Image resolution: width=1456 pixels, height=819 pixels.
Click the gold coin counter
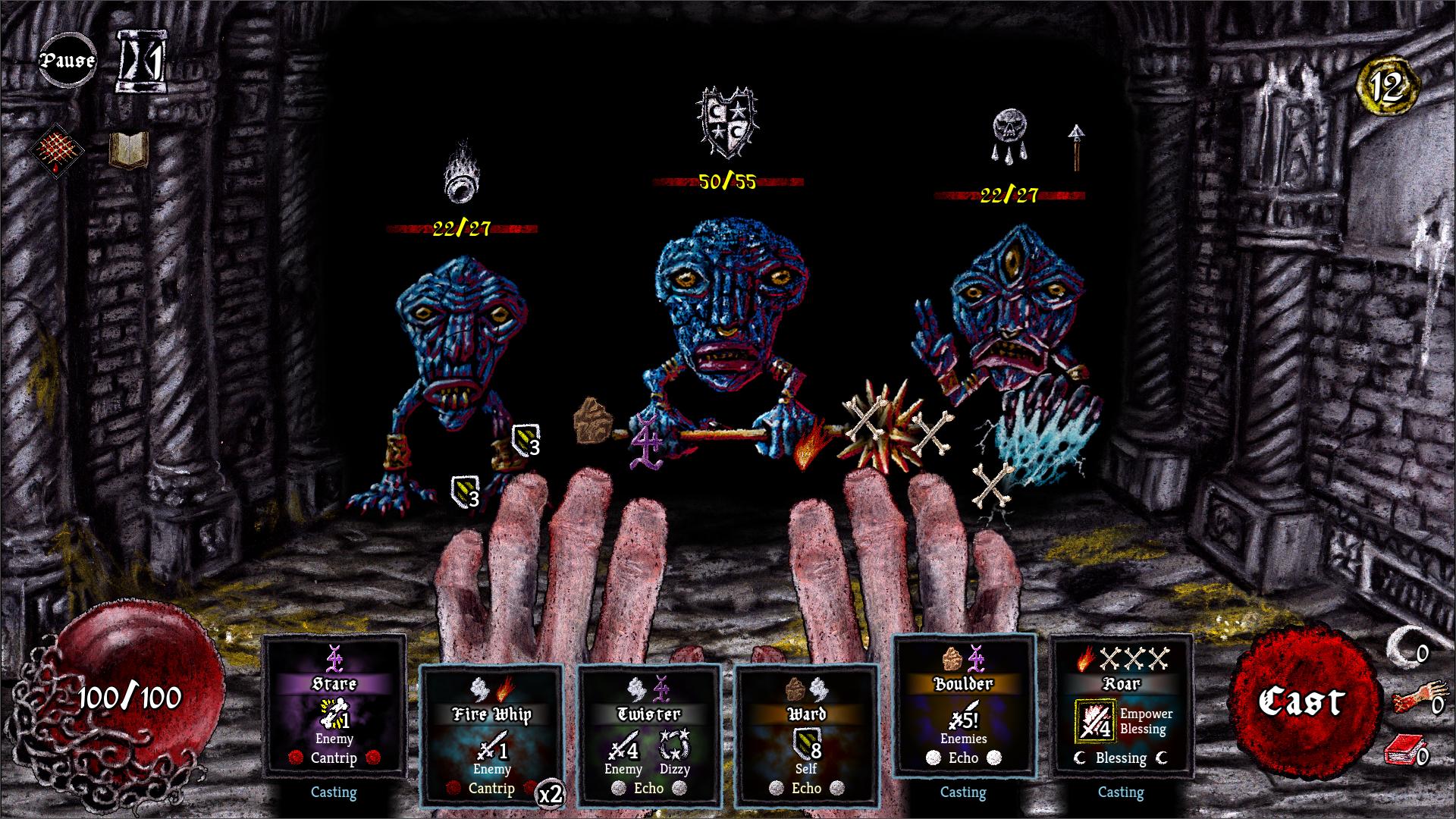pos(1387,89)
